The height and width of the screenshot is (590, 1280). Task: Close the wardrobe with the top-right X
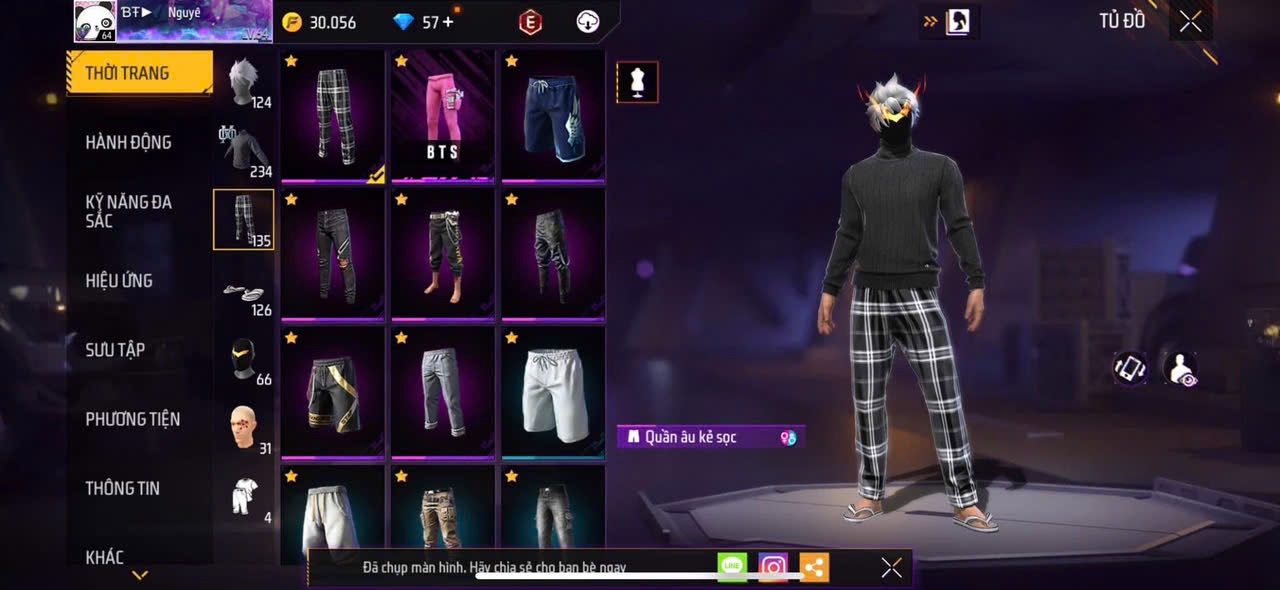pos(1190,21)
